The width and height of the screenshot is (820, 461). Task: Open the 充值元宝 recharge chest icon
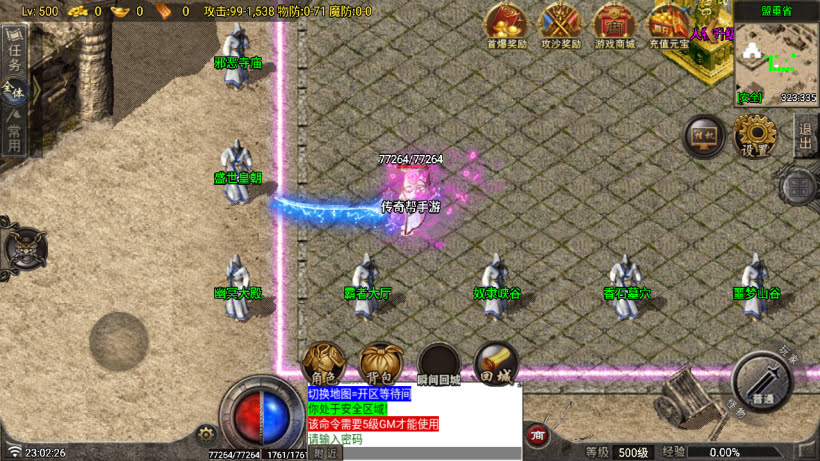(669, 24)
